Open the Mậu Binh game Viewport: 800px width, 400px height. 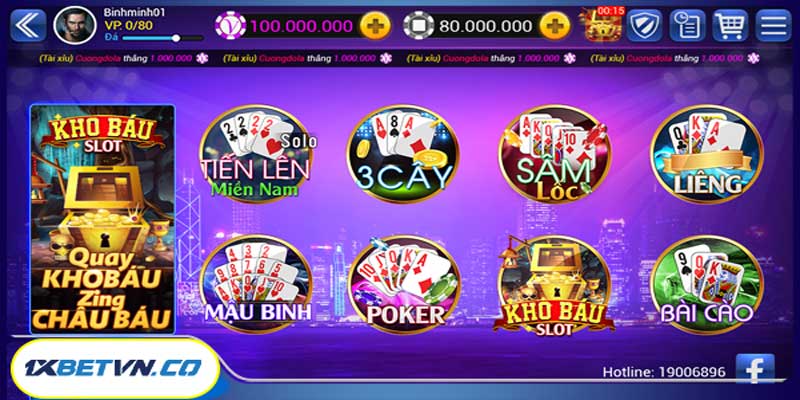[255, 283]
